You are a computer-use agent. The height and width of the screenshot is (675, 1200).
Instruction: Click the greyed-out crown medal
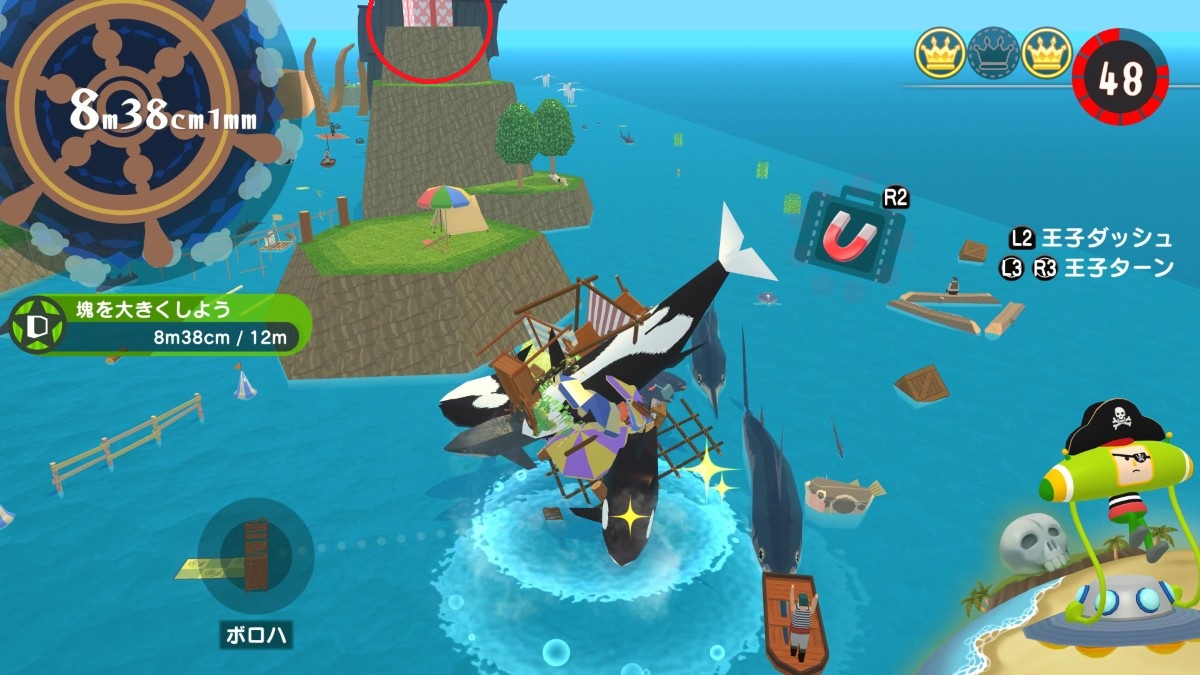point(993,53)
